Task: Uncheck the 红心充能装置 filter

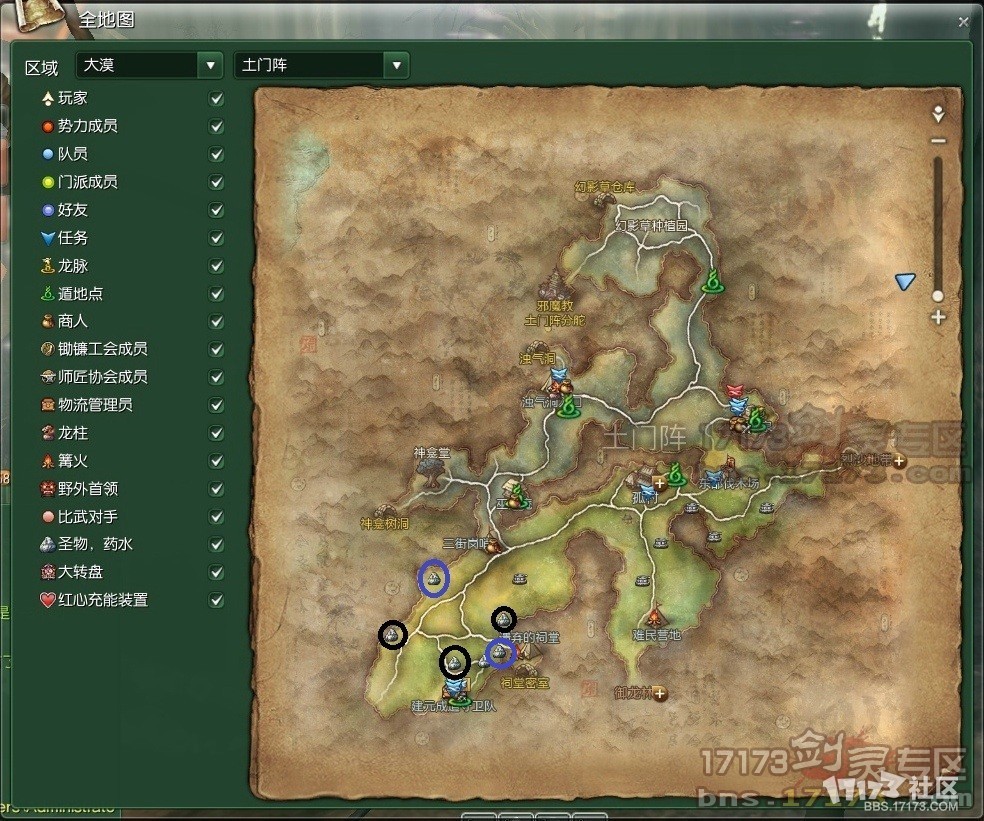Action: 216,601
